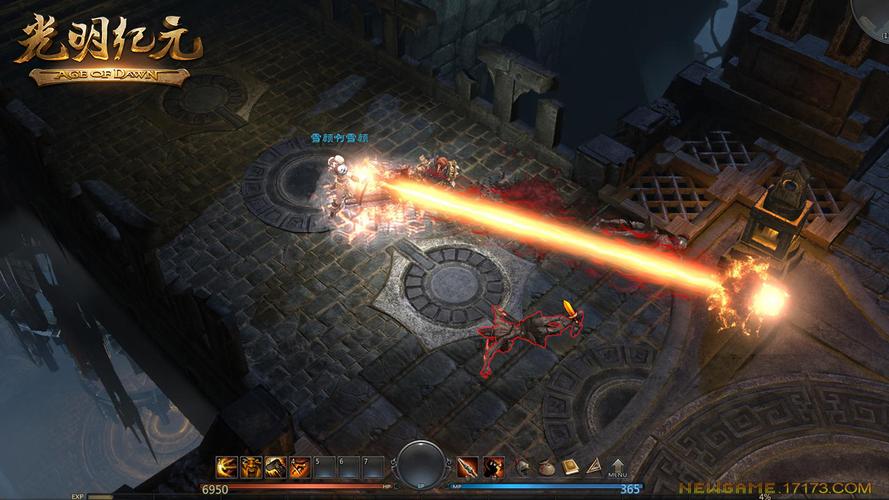Select empty hotbar slot 7
This screenshot has width=889, height=500.
tap(370, 466)
